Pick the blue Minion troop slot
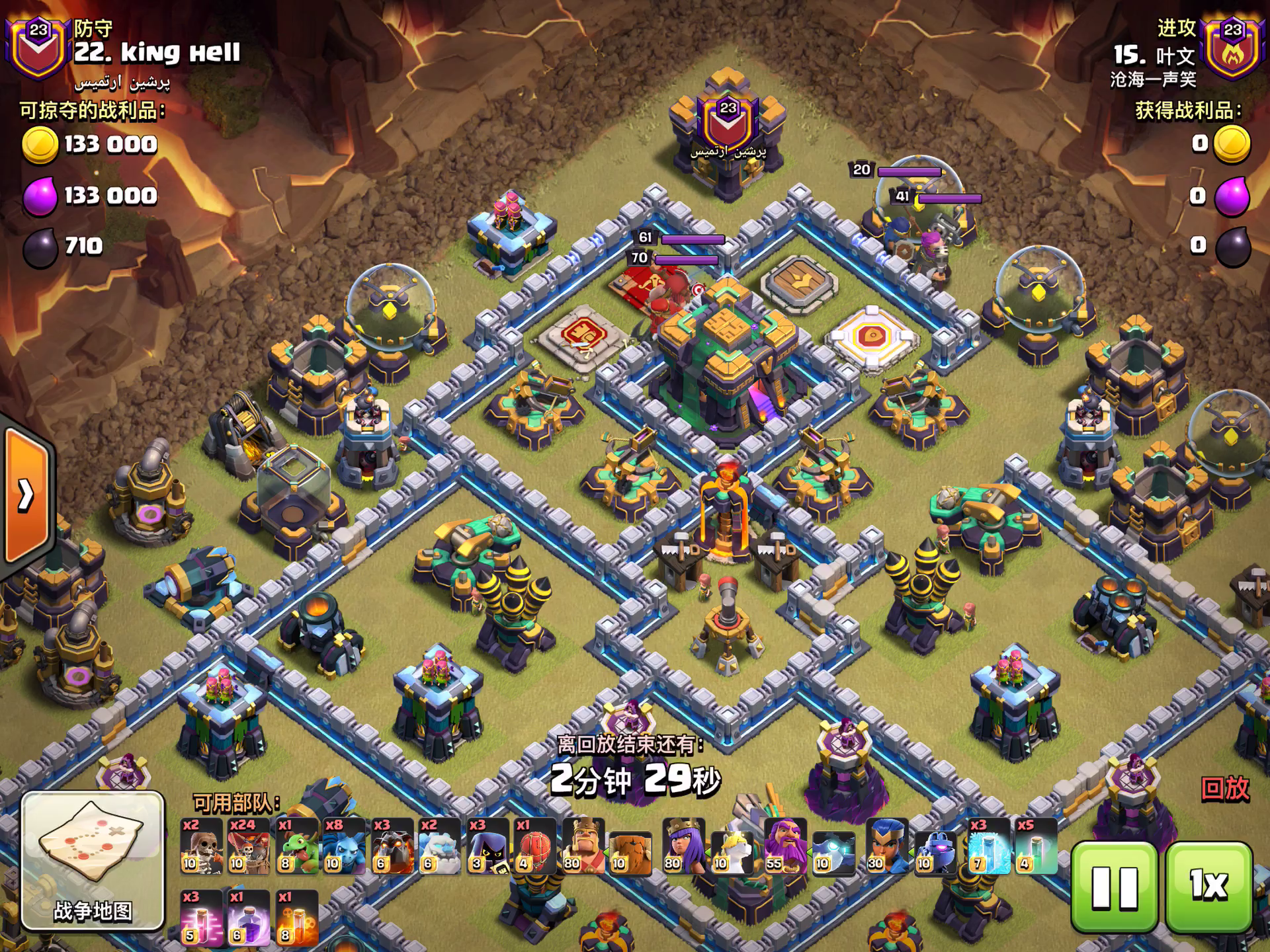The width and height of the screenshot is (1270, 952). [345, 846]
